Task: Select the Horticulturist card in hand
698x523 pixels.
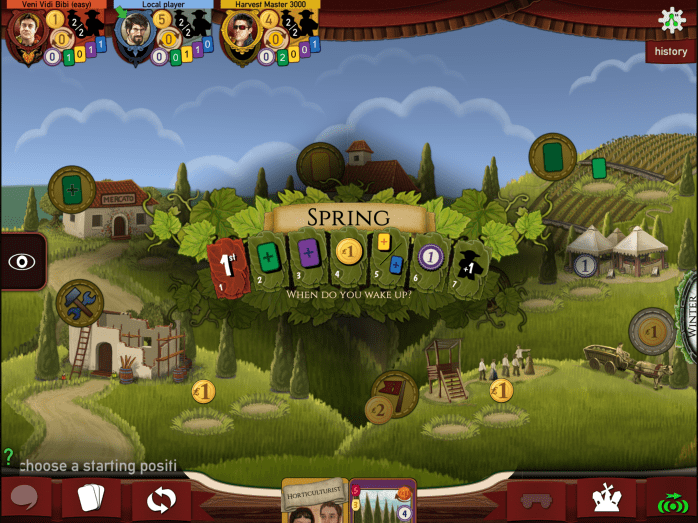Action: pyautogui.click(x=314, y=502)
